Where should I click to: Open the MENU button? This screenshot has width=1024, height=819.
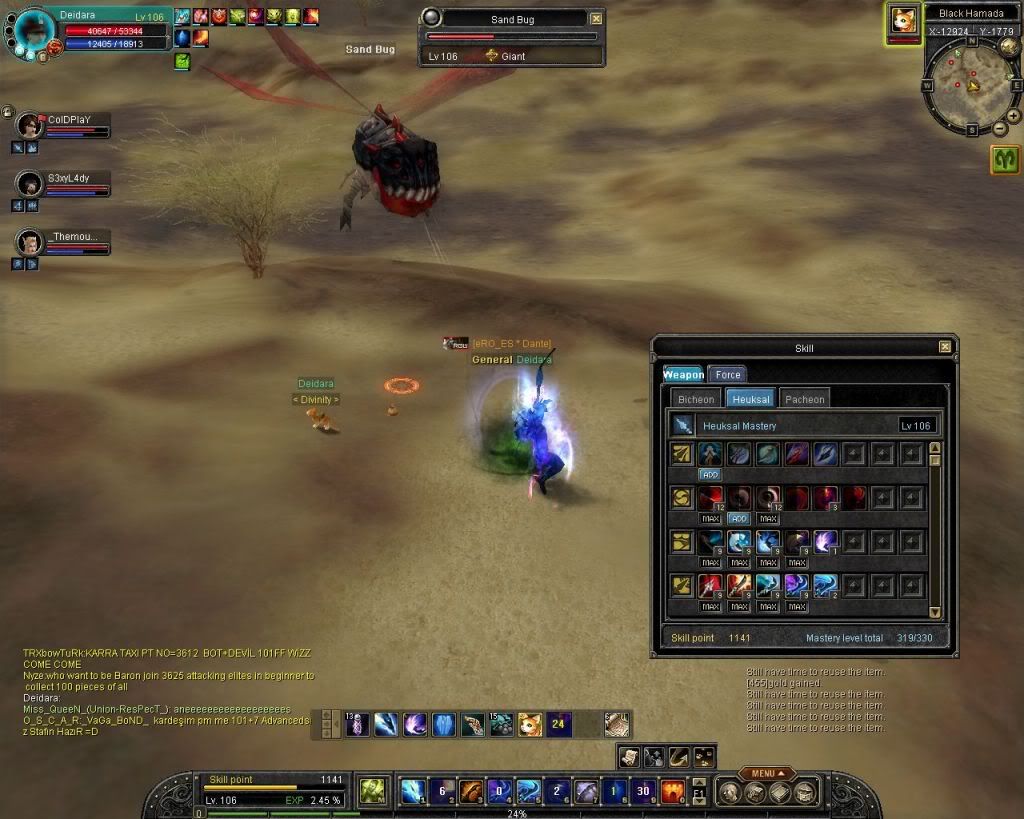767,773
